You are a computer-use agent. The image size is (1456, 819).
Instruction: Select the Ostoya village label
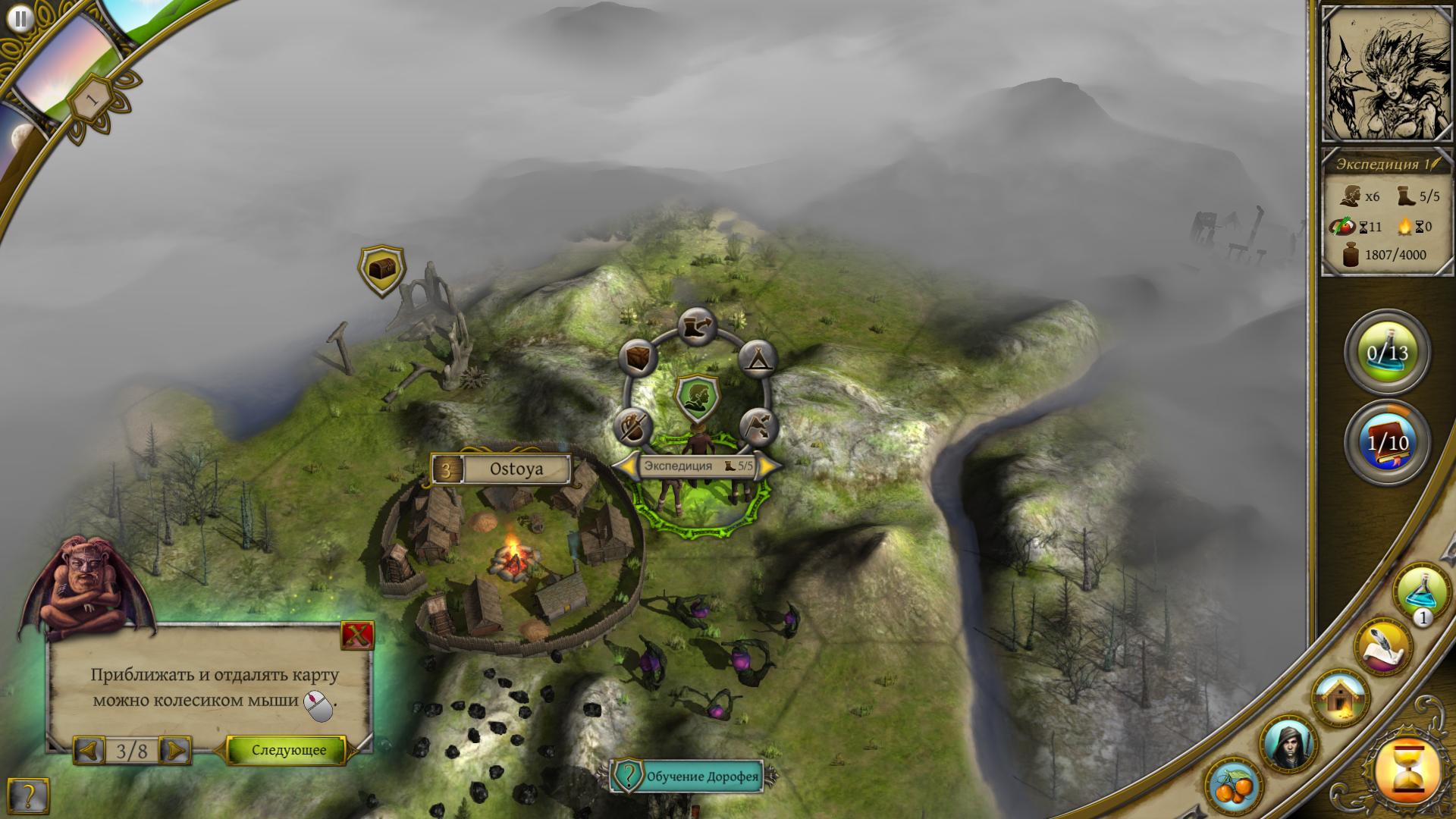coord(516,469)
